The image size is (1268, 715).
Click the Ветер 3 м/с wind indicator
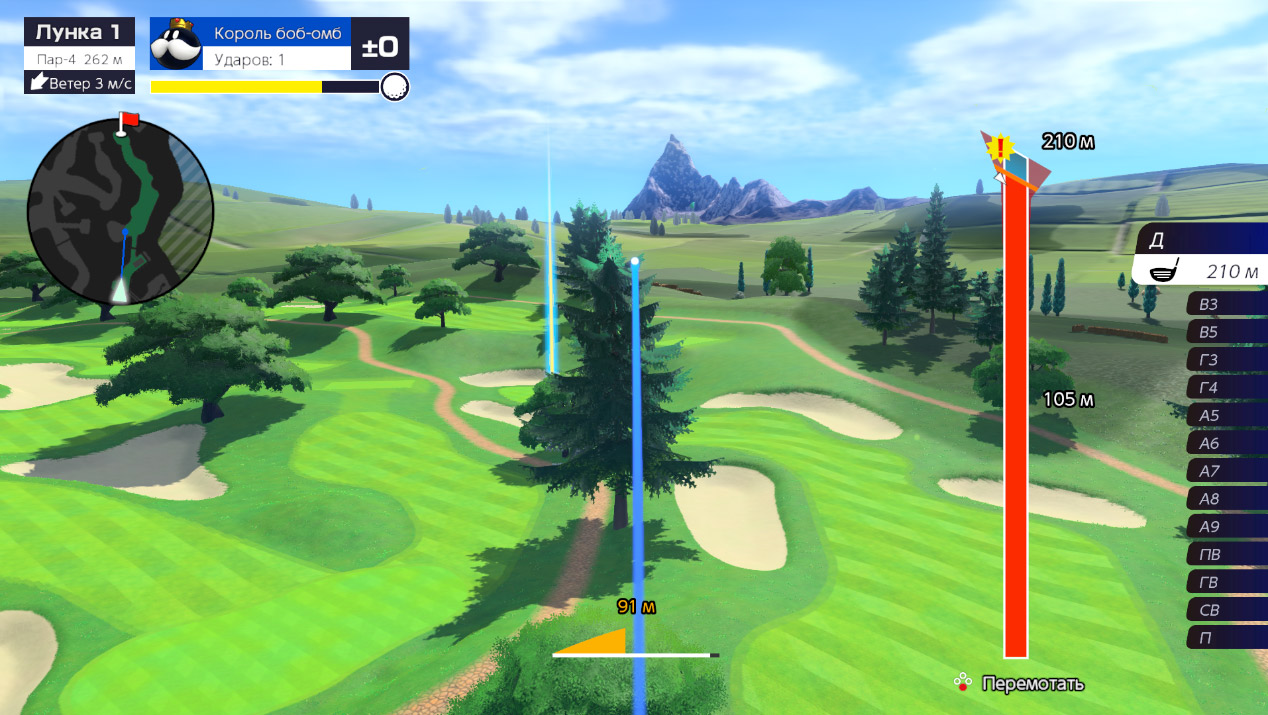(x=79, y=83)
